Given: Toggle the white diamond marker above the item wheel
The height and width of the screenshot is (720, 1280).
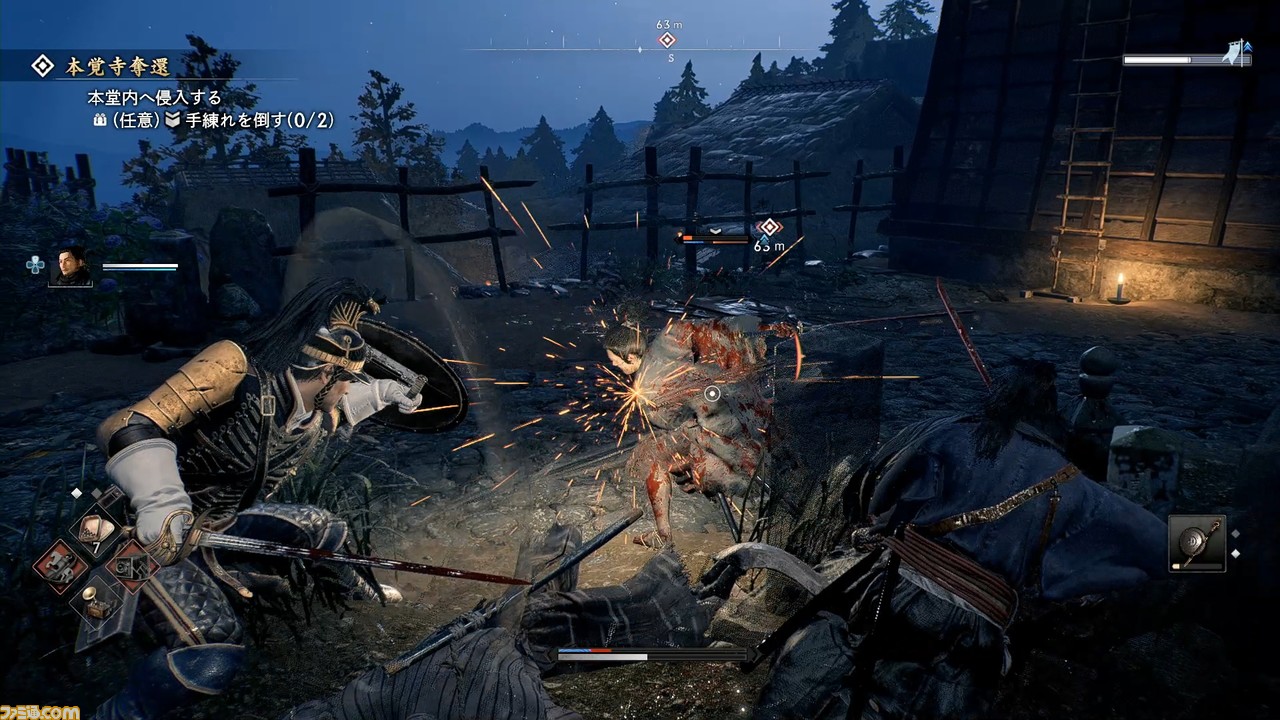Looking at the screenshot, I should point(77,492).
